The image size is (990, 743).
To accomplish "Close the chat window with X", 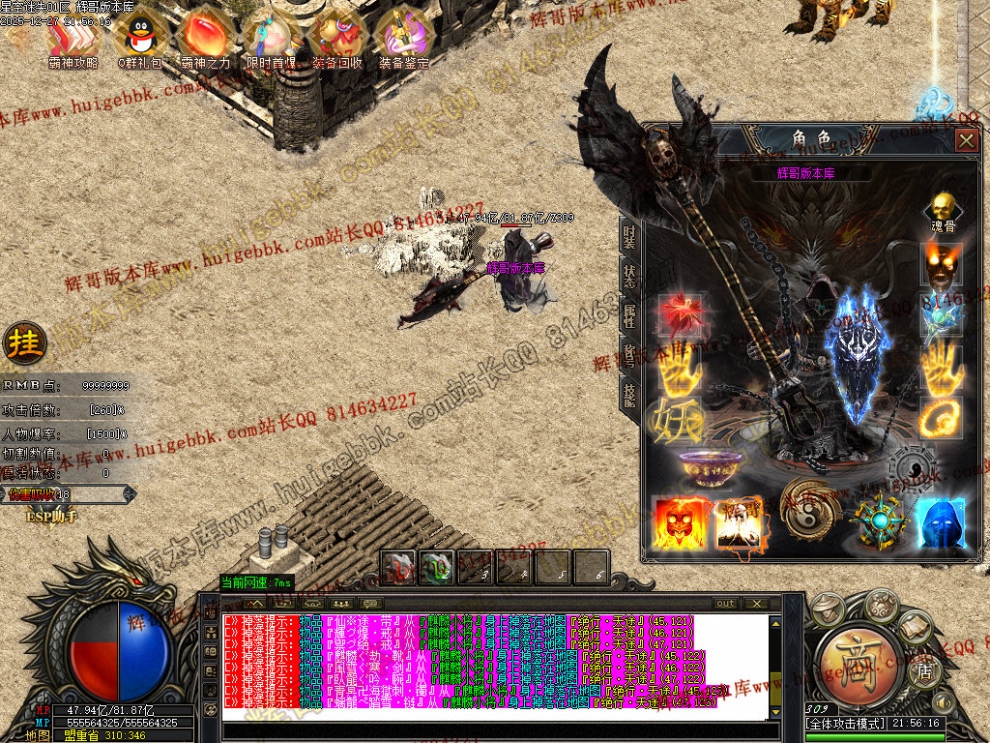I will (757, 604).
